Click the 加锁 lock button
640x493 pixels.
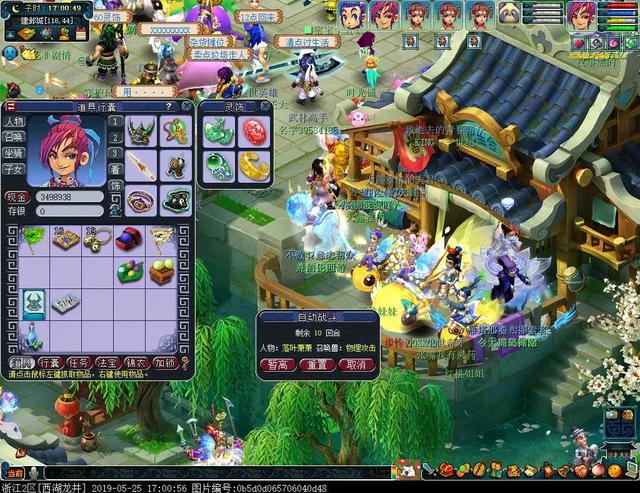[x=166, y=362]
